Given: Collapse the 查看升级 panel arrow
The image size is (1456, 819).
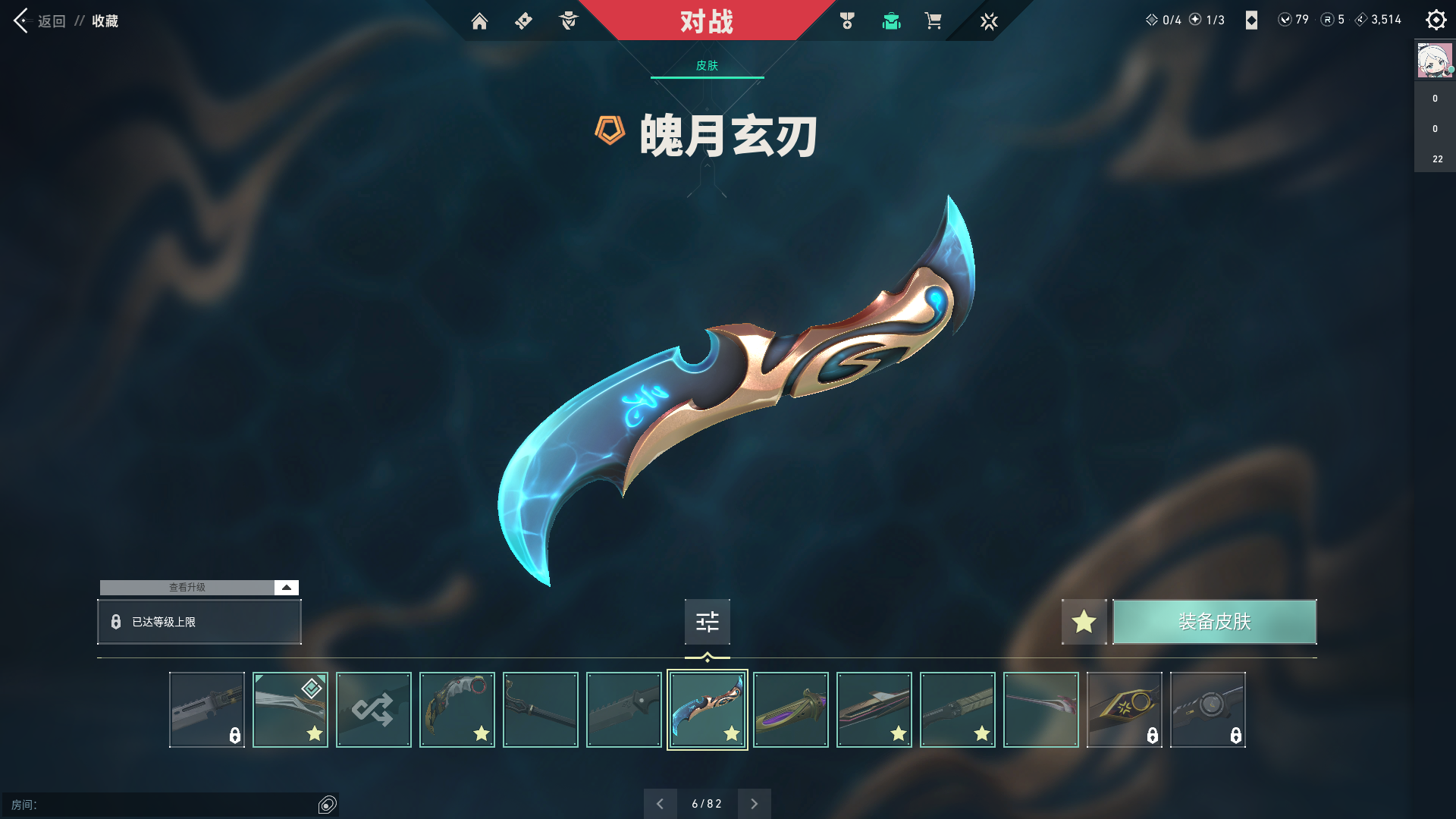Looking at the screenshot, I should coord(285,586).
